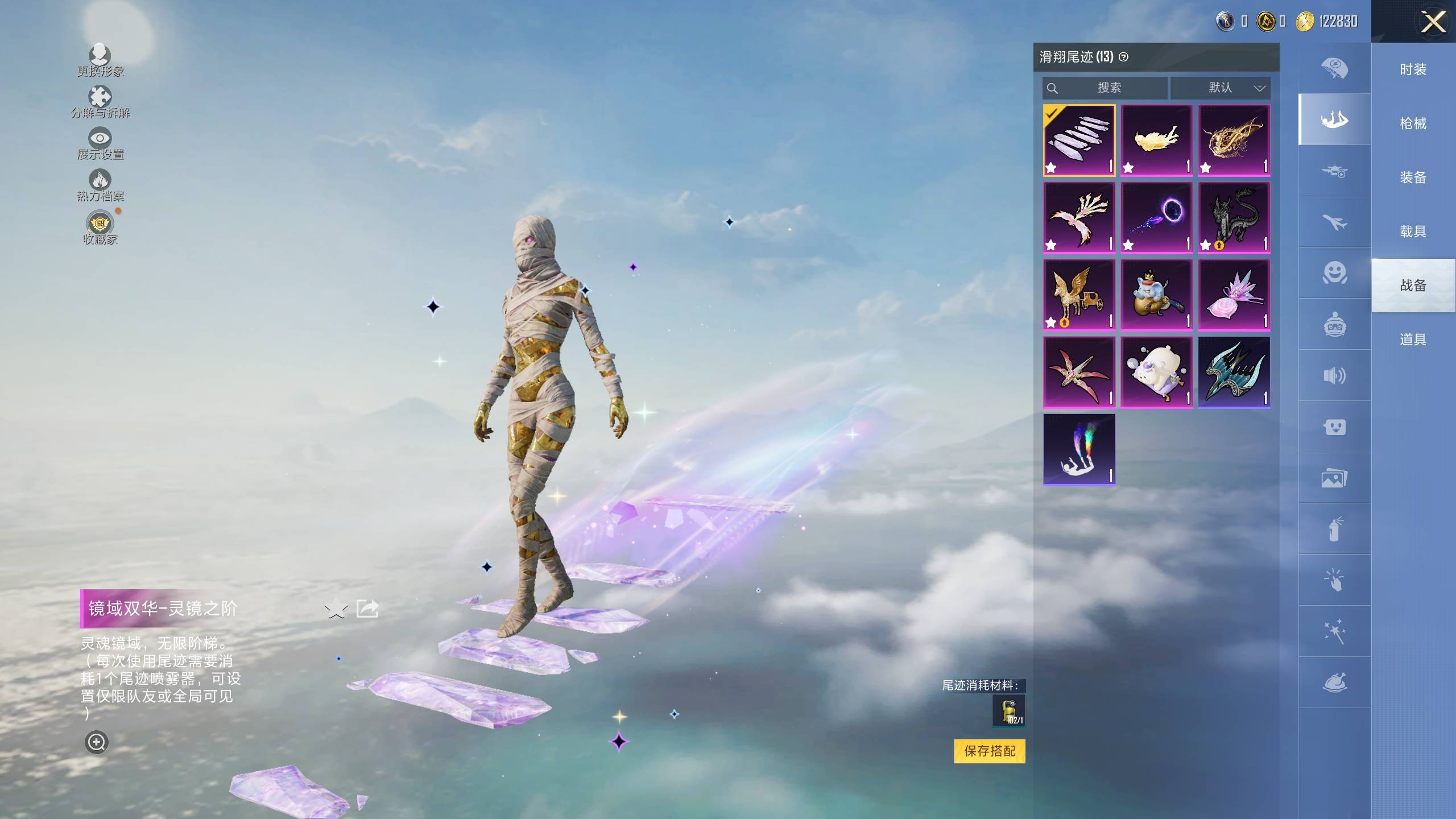Screen dimensions: 1456x819
Task: Open the 枪械 firearms tab
Action: (1413, 123)
